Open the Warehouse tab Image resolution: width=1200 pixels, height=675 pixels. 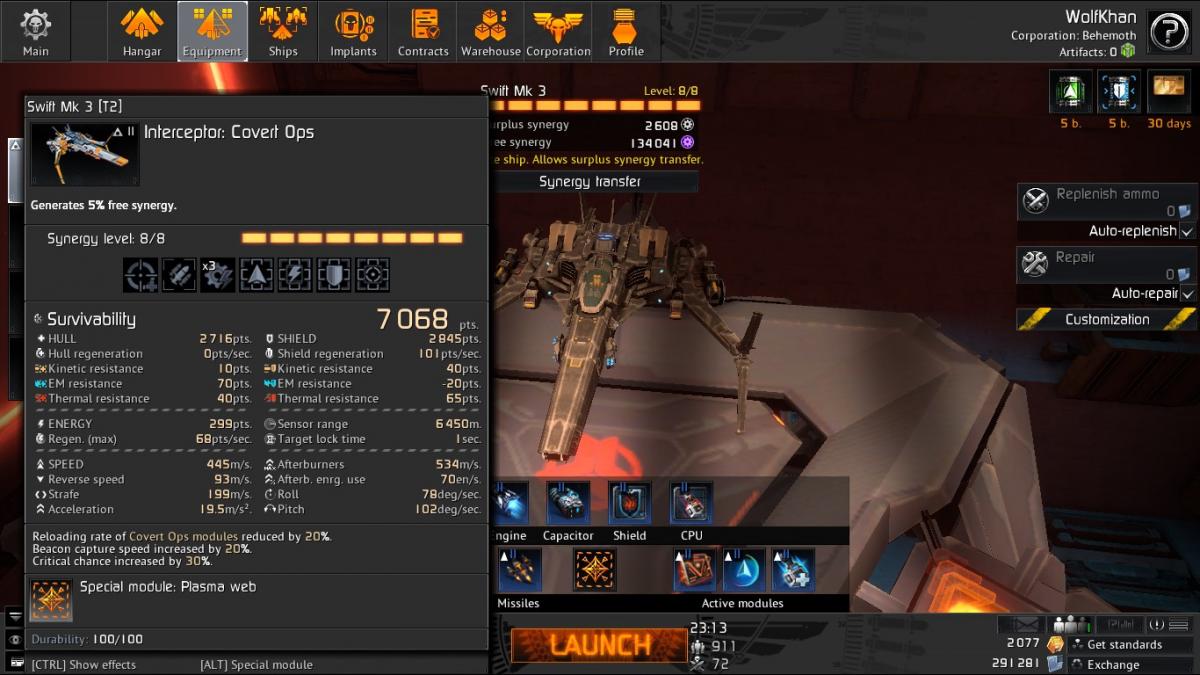pyautogui.click(x=490, y=31)
